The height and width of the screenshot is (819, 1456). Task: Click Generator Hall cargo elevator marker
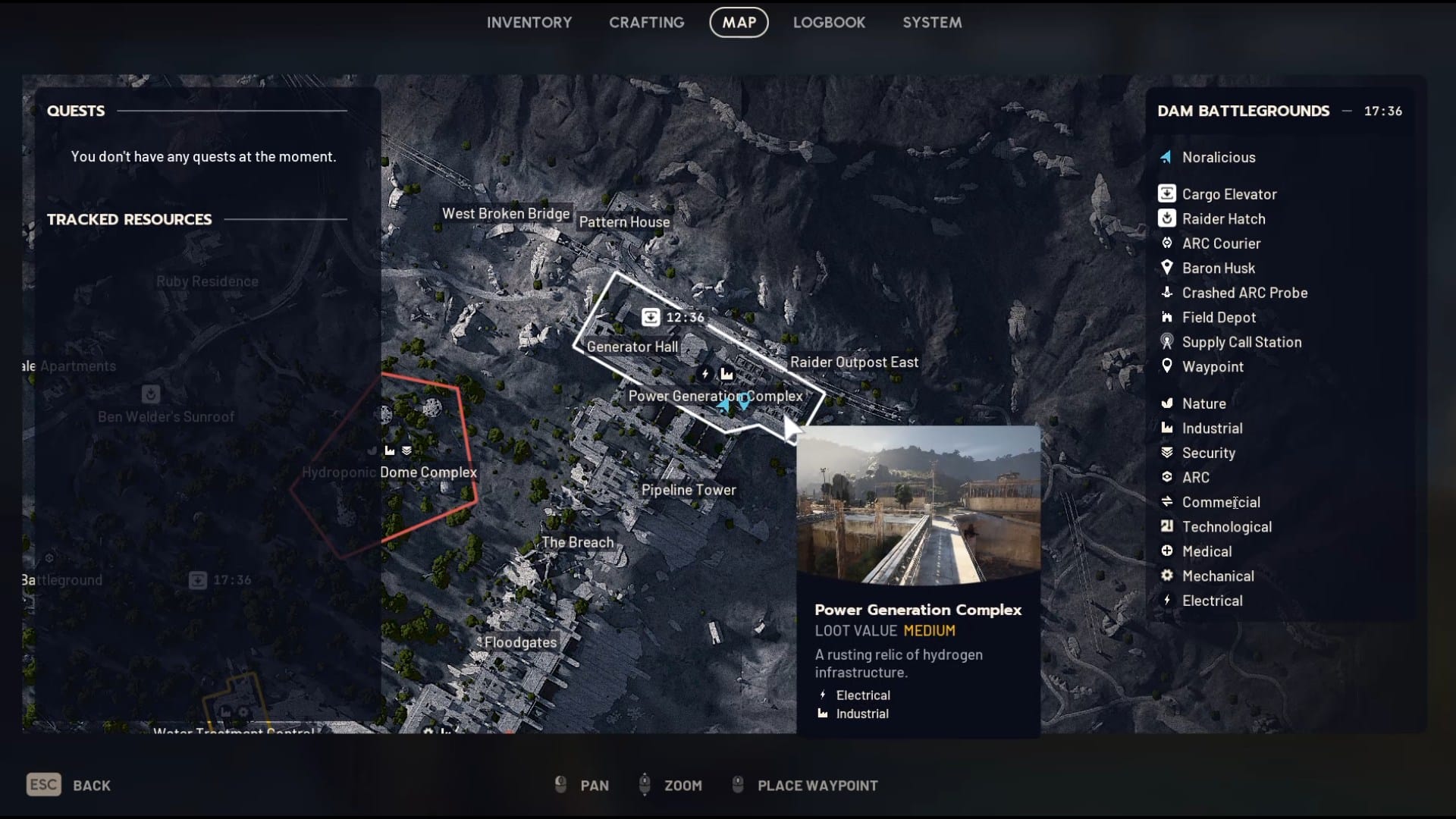click(x=651, y=317)
